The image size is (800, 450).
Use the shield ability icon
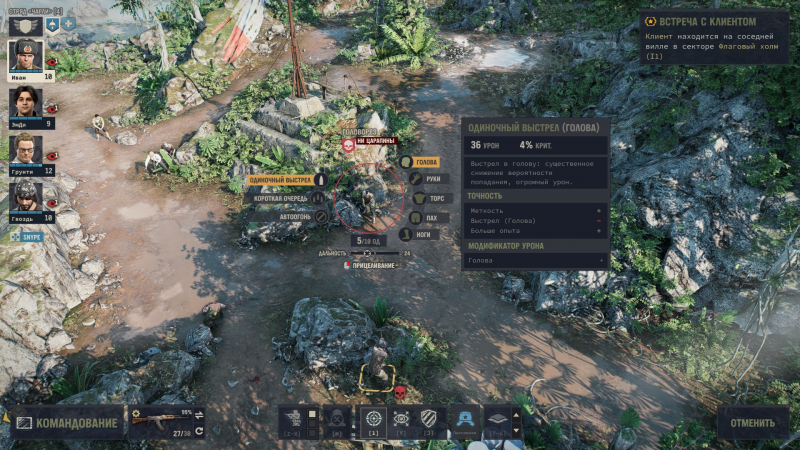[x=430, y=419]
